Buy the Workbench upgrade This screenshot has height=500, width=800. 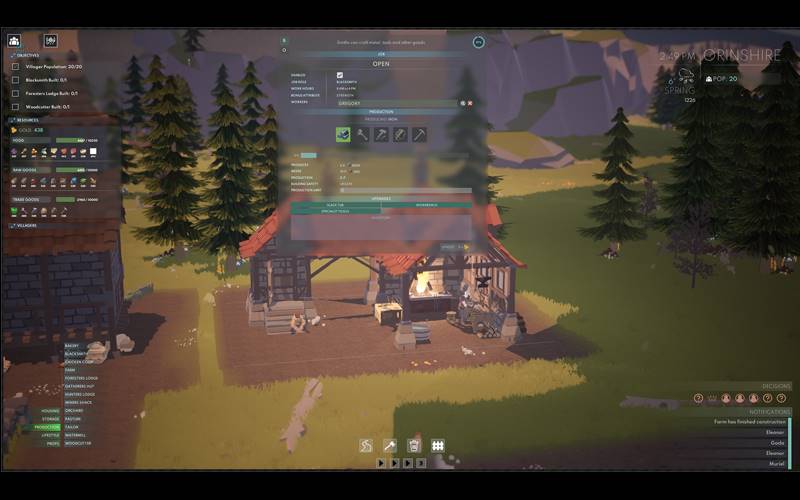pyautogui.click(x=427, y=205)
